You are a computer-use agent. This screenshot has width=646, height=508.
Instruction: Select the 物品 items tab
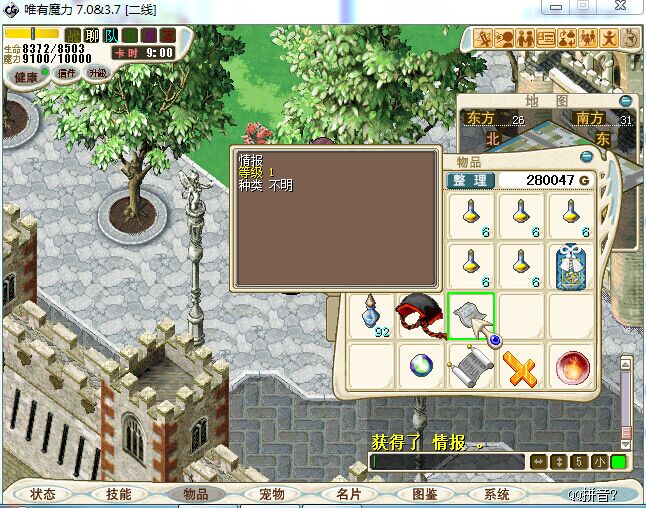195,494
